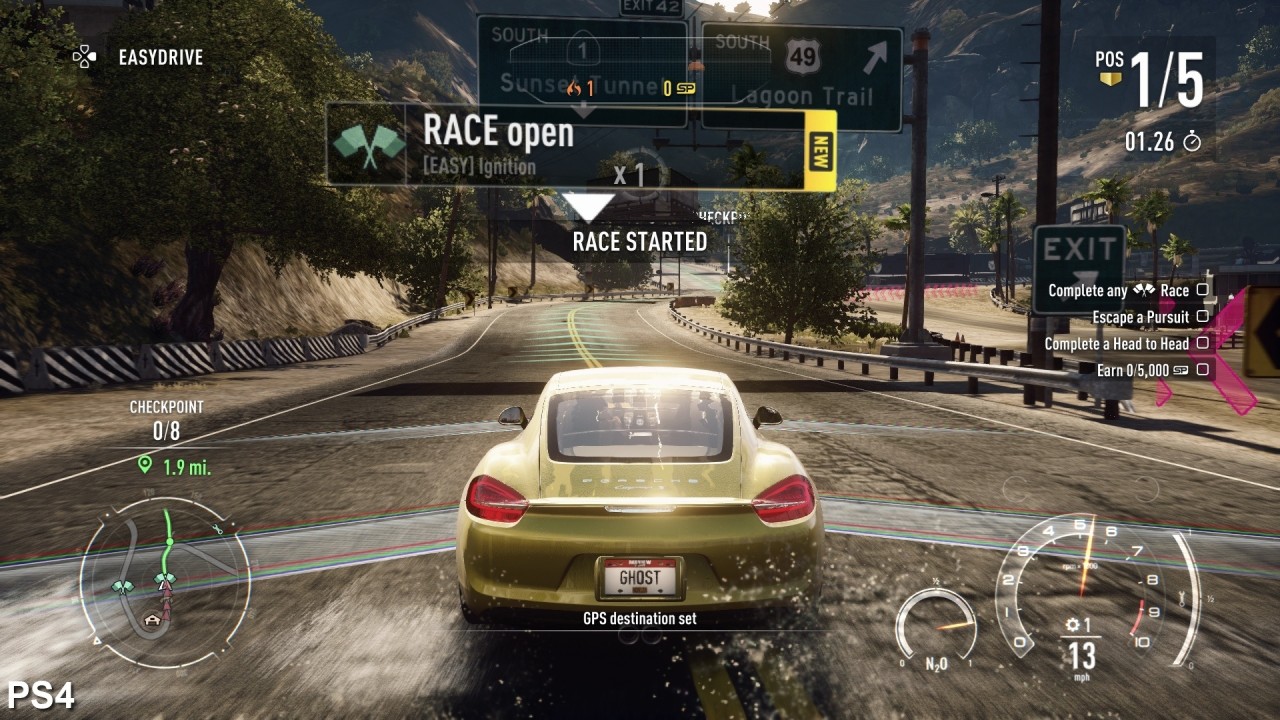Click the yellow NEW tag on notification

[x=821, y=150]
